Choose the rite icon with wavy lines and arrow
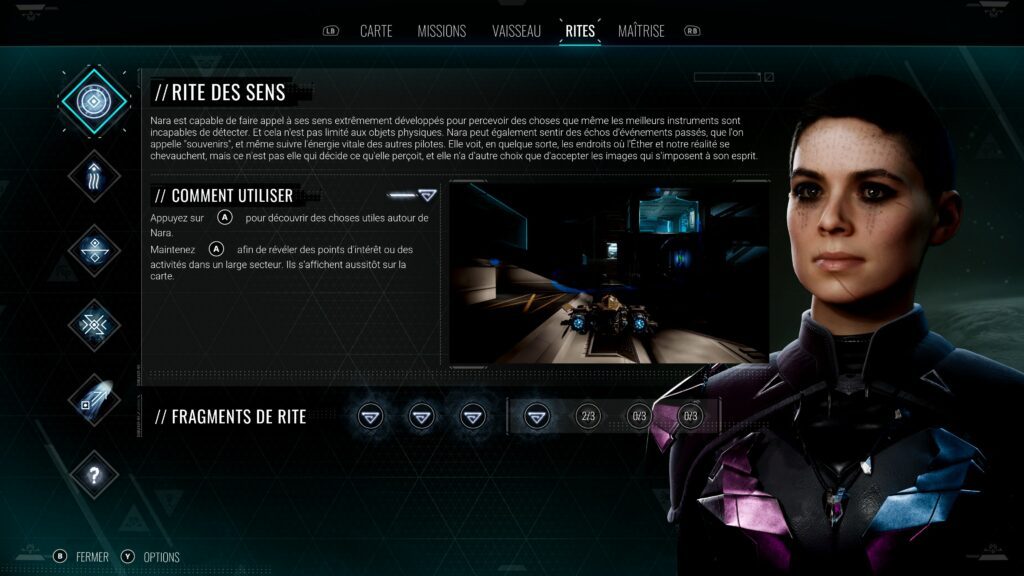 click(94, 176)
